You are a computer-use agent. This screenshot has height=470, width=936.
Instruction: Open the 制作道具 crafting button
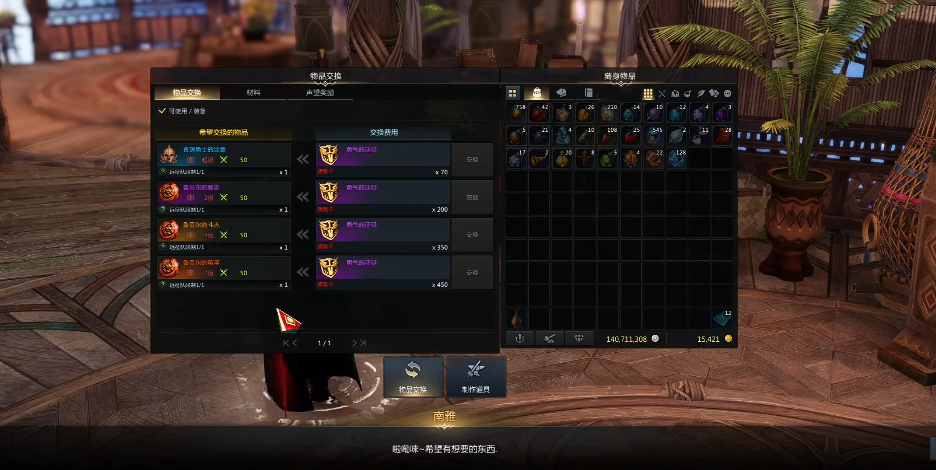click(476, 377)
